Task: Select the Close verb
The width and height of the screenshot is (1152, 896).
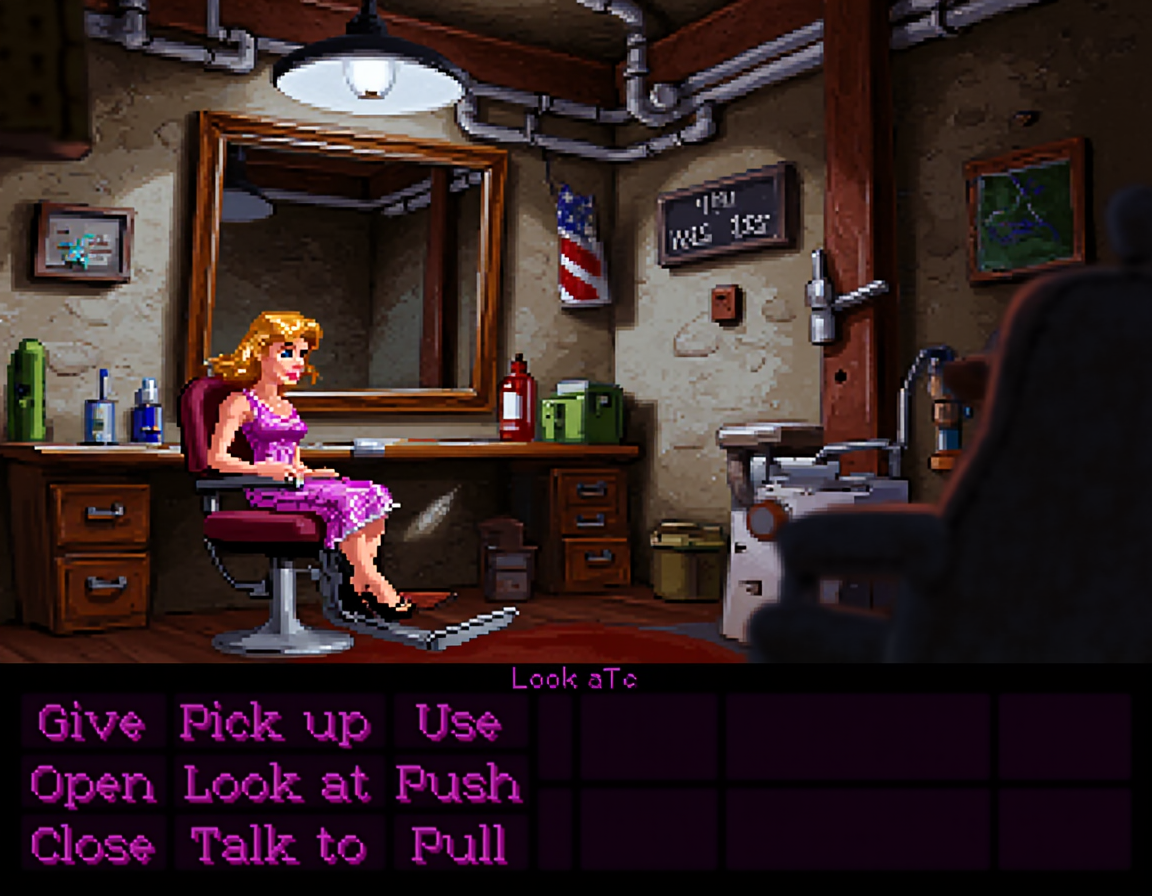Action: (x=93, y=846)
